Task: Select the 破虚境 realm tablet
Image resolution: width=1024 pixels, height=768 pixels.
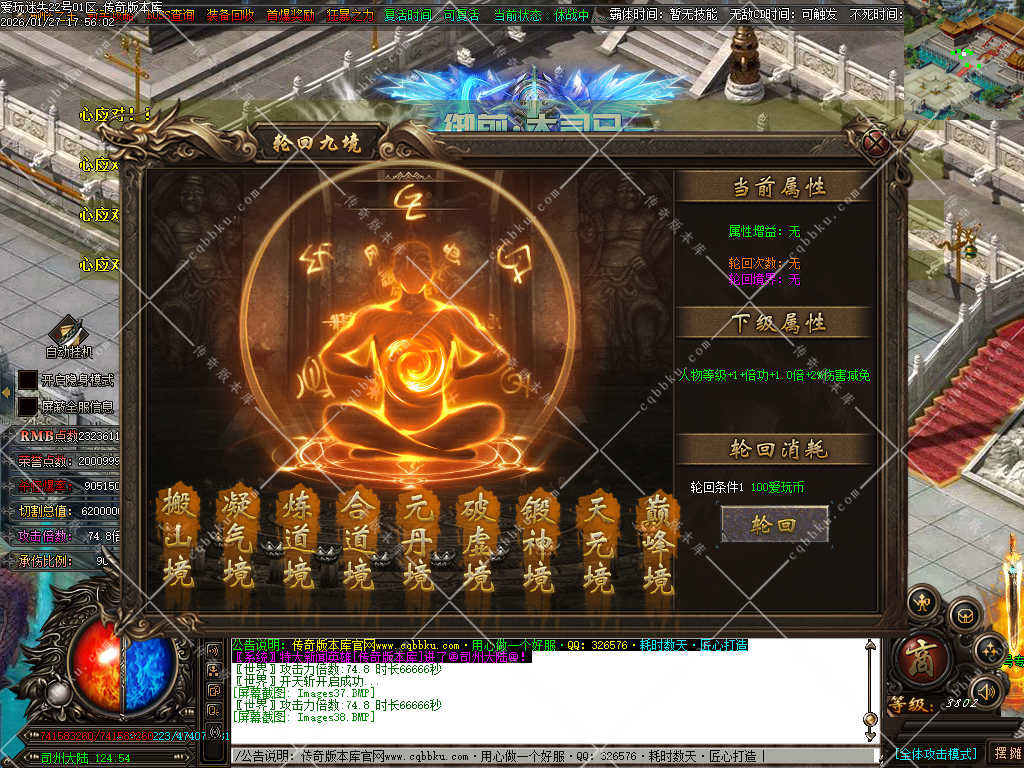Action: point(477,540)
